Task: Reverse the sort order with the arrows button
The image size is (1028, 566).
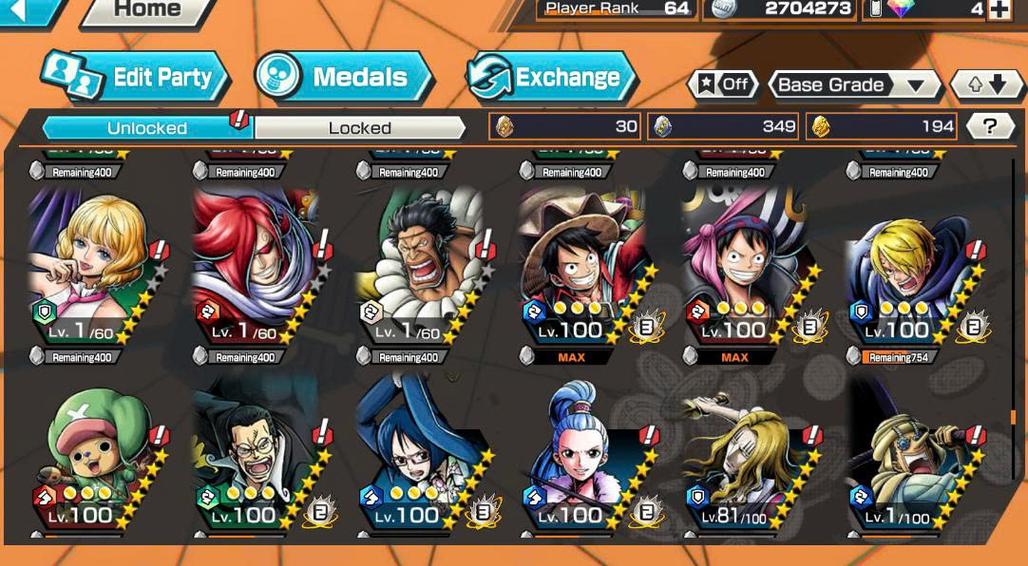Action: (986, 85)
